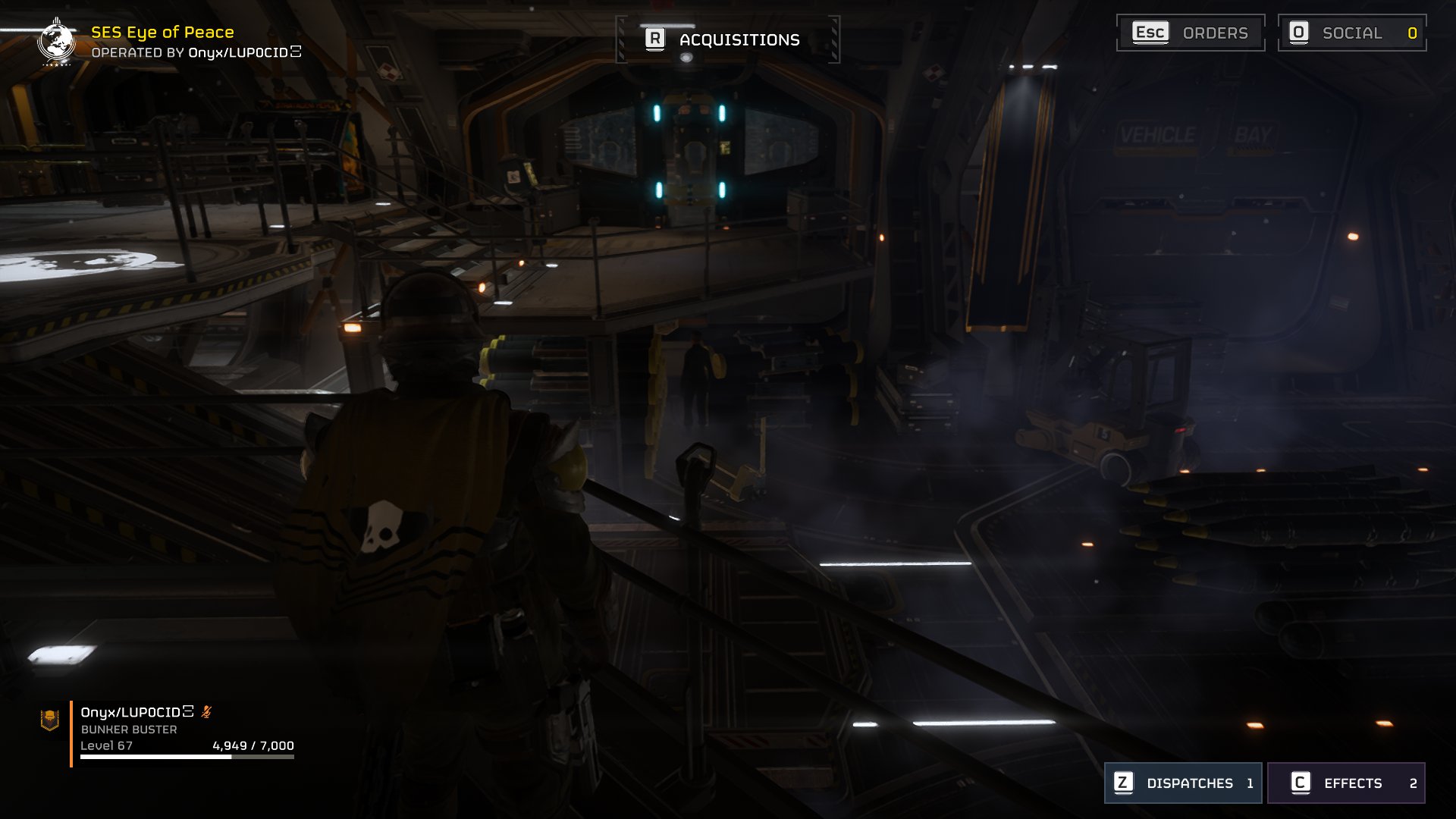Show the Social menu
Screen dimensions: 1456x819
1351,33
